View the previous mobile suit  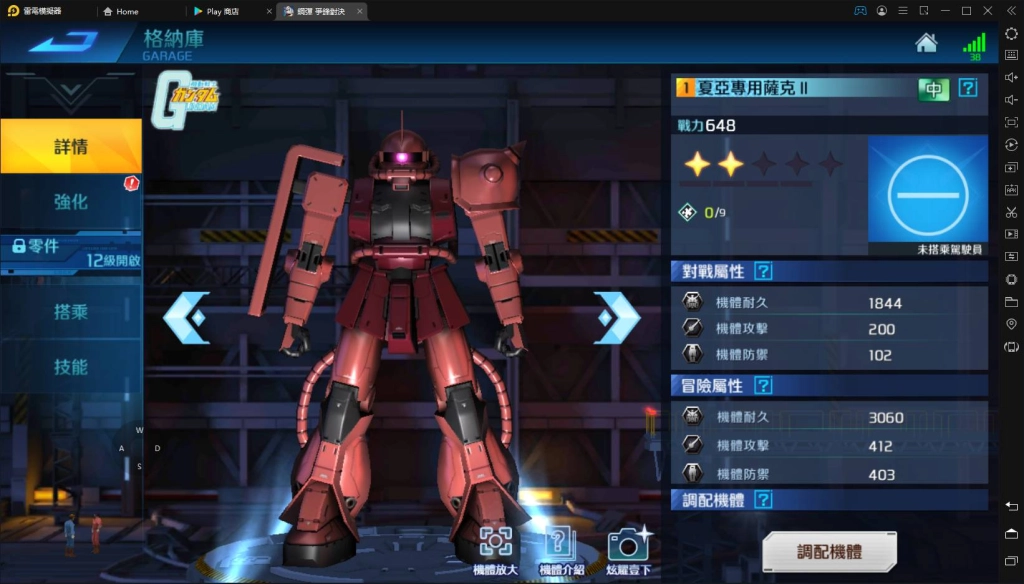tap(187, 318)
